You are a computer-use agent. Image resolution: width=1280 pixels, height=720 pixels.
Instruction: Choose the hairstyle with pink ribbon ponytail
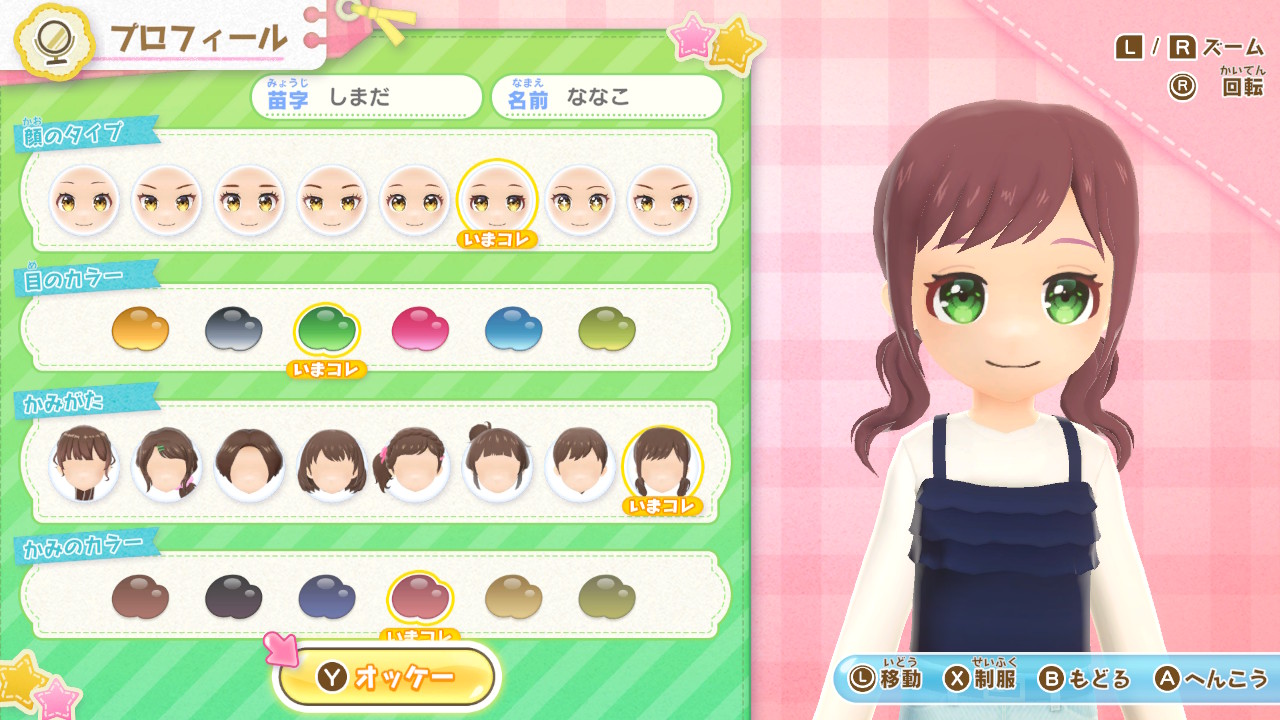414,464
